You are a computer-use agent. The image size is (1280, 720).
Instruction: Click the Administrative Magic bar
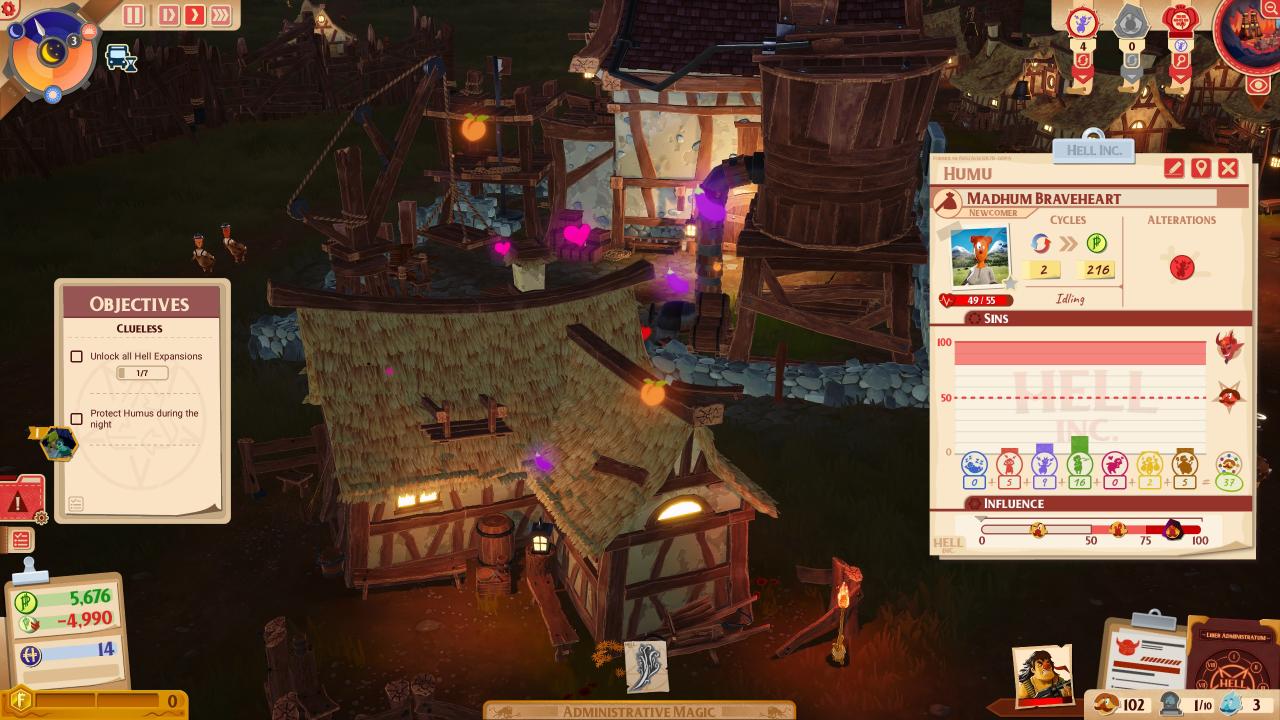click(640, 711)
